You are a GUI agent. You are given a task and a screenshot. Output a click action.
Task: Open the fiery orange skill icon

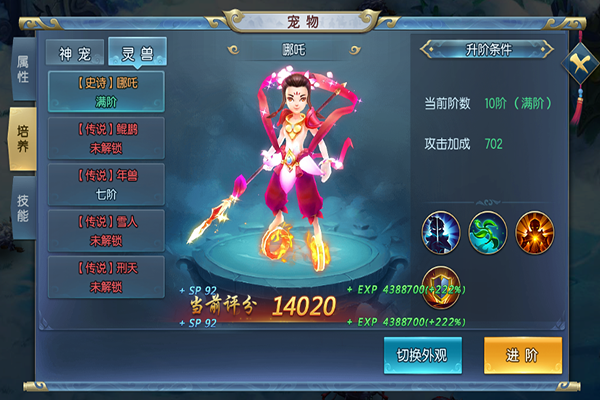tap(535, 232)
